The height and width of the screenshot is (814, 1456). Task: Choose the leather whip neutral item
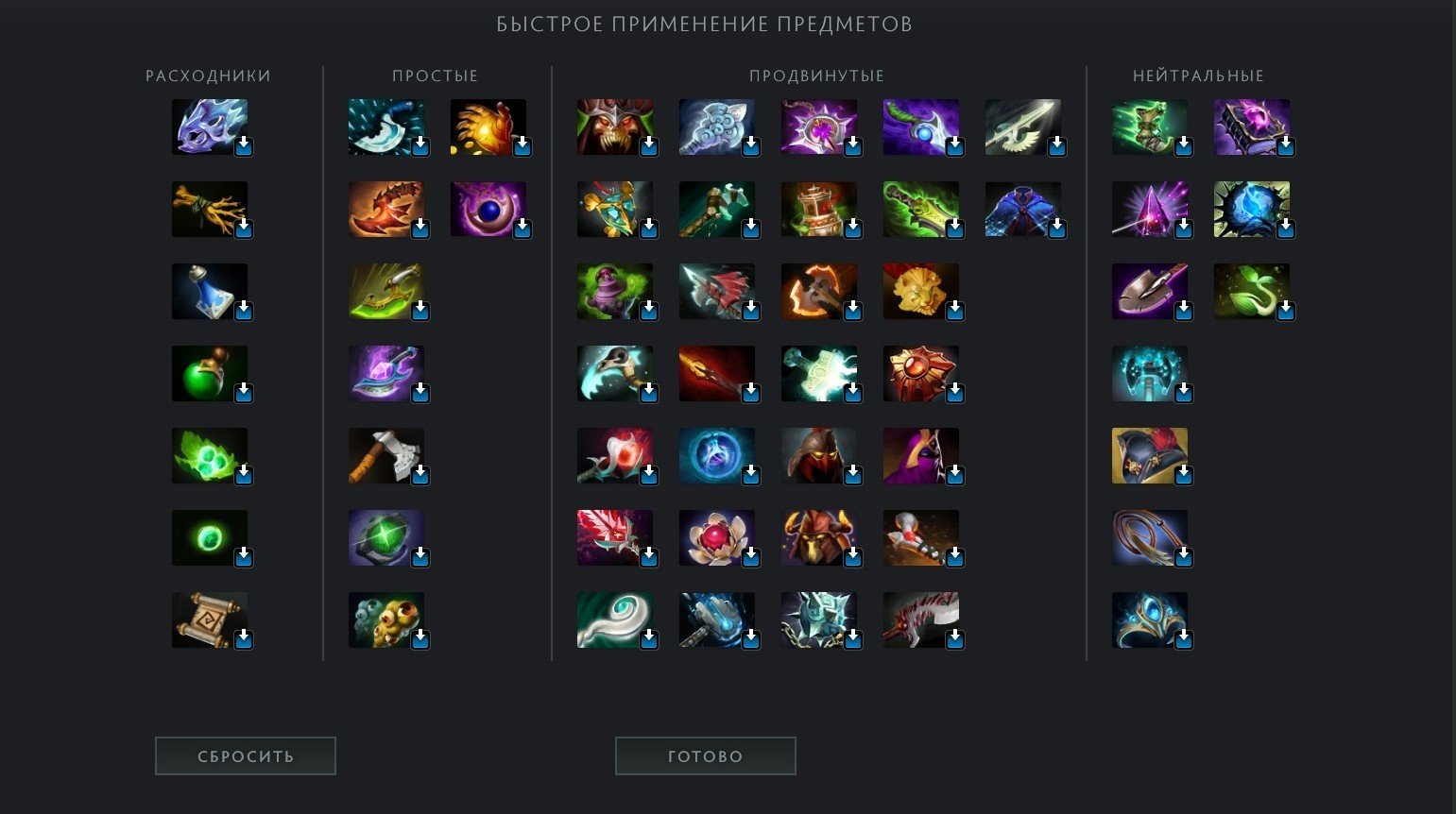(1149, 538)
